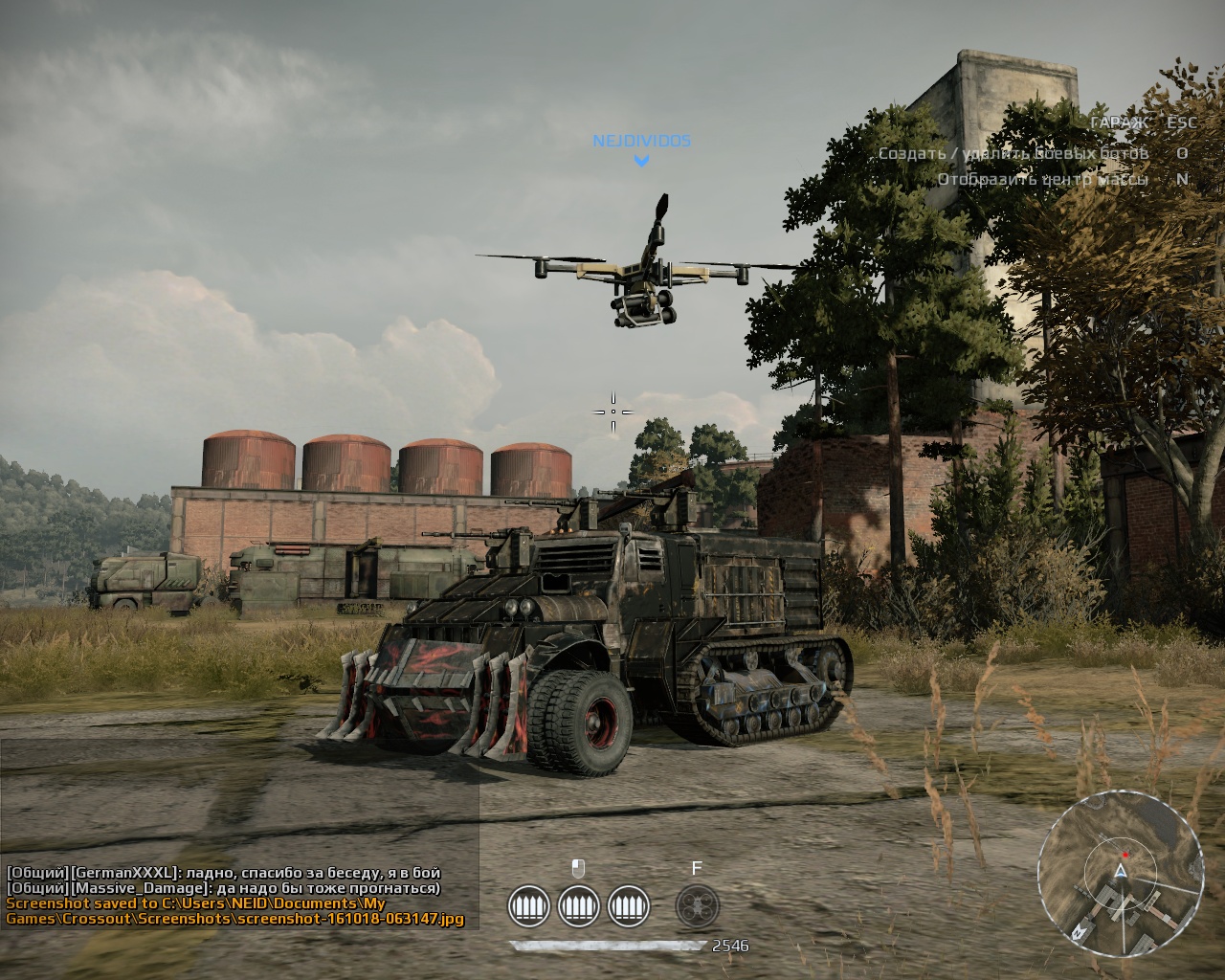Select the first machine gun weapon slot icon
The height and width of the screenshot is (980, 1225).
(530, 905)
